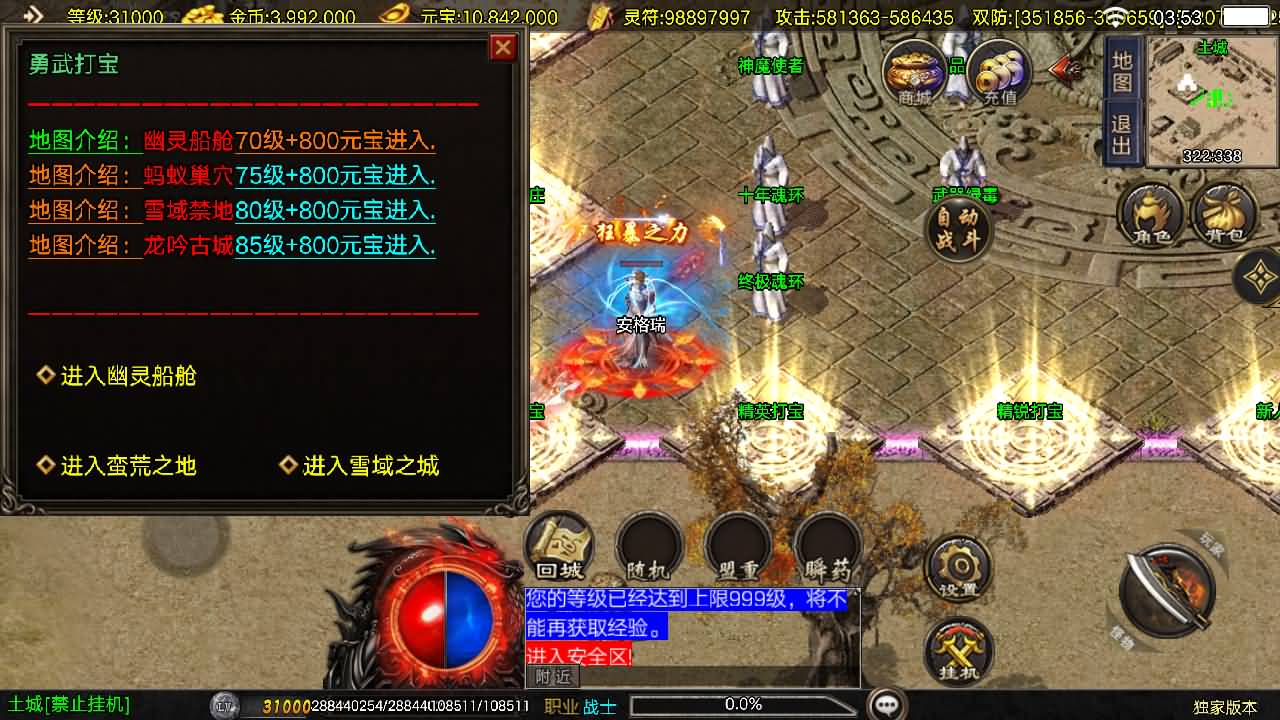Toggle 自动战斗 auto-battle mode
Image resolution: width=1280 pixels, height=720 pixels.
coord(957,227)
